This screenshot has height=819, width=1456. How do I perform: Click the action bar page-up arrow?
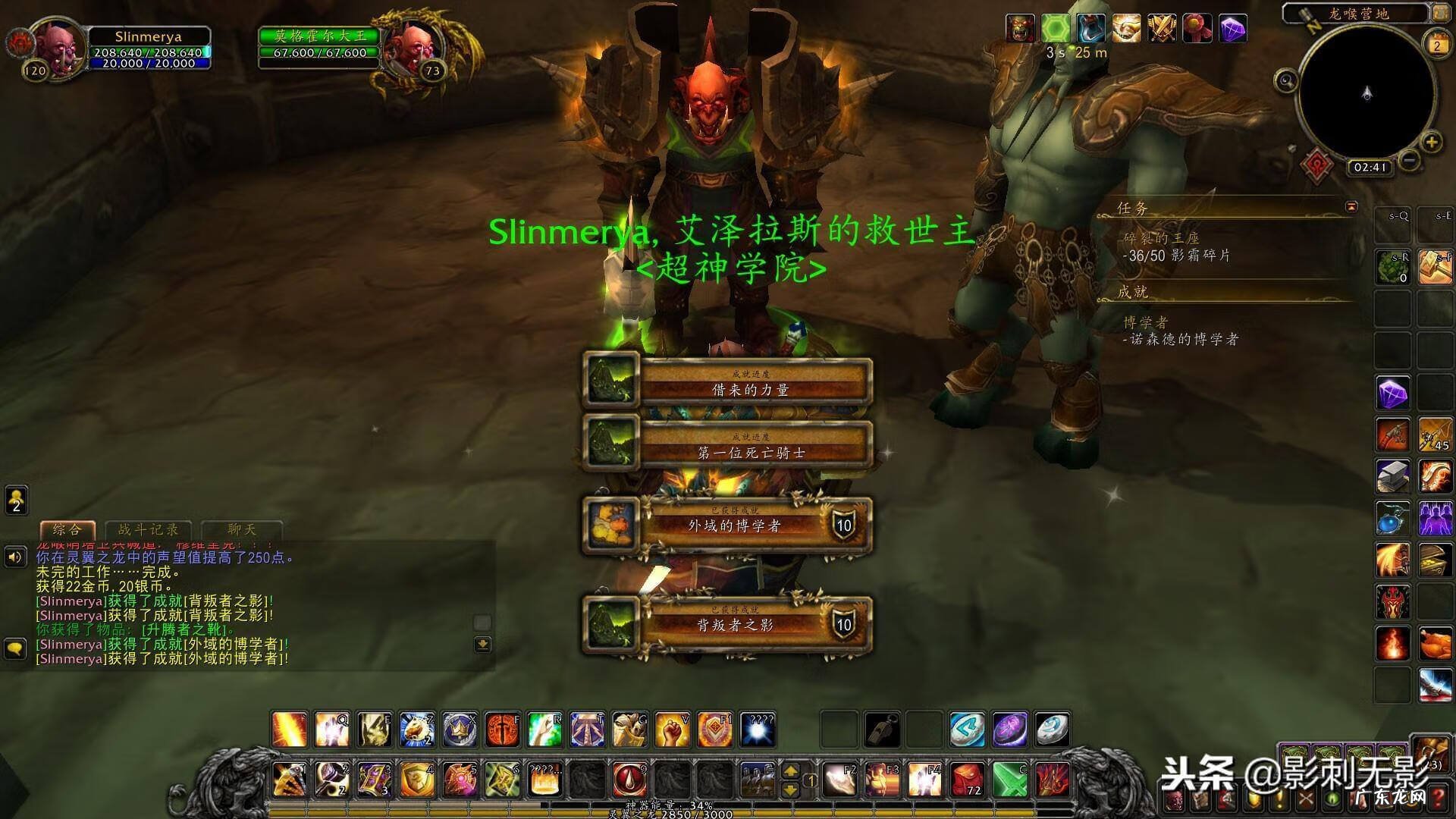click(790, 770)
